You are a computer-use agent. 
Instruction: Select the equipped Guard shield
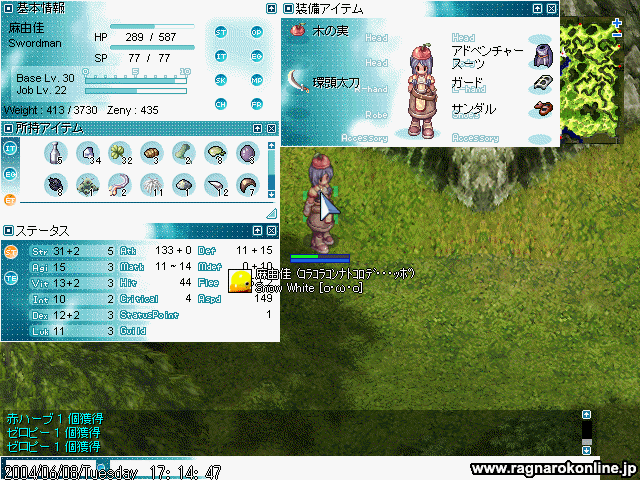coord(543,82)
